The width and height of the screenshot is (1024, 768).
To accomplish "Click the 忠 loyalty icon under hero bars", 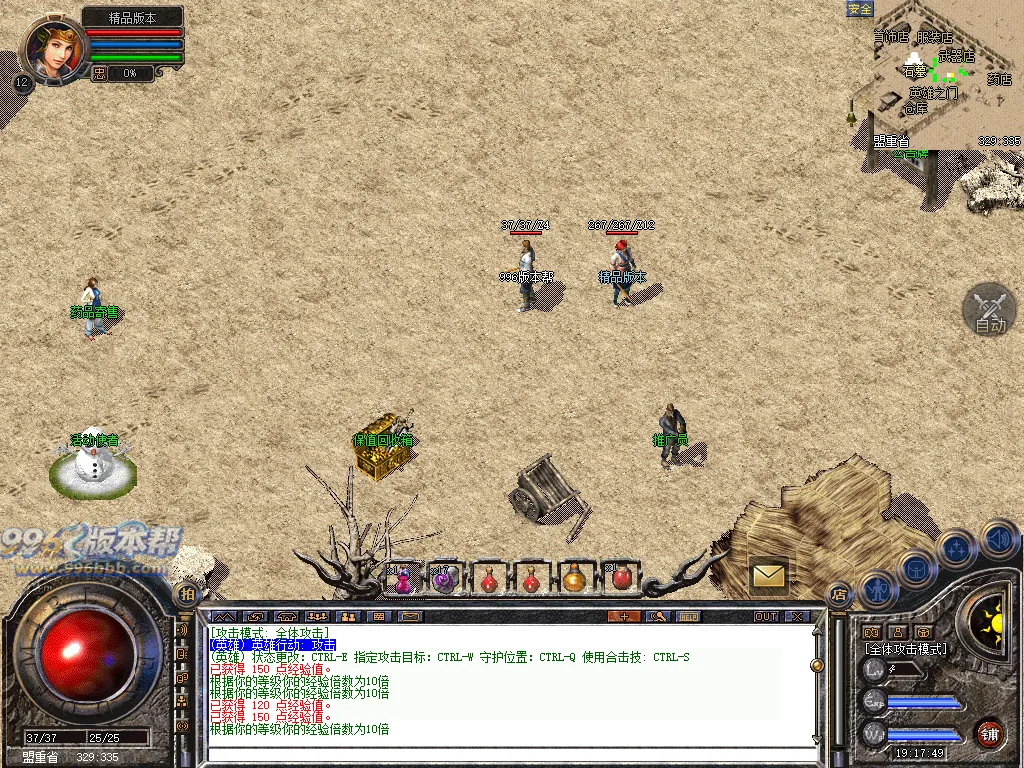I will click(99, 73).
